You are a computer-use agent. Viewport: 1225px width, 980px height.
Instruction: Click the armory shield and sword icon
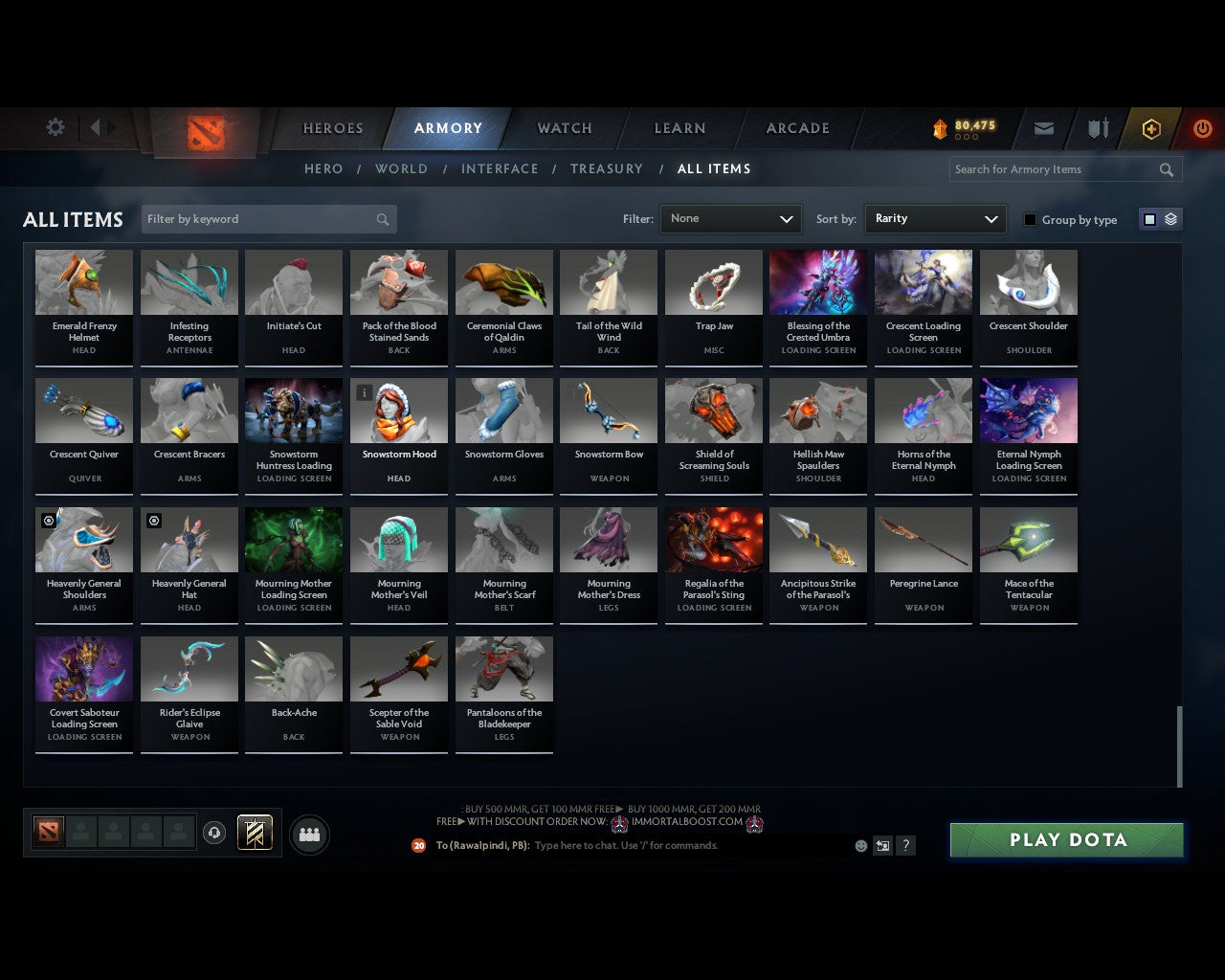(x=1097, y=128)
